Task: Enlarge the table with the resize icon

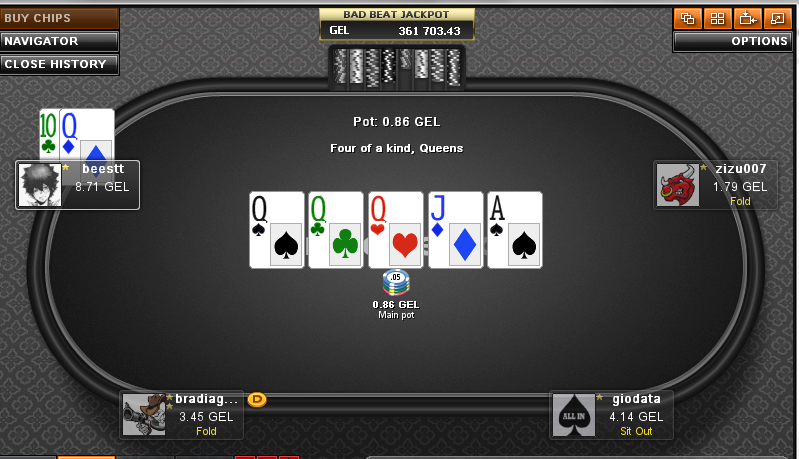Action: 776,18
